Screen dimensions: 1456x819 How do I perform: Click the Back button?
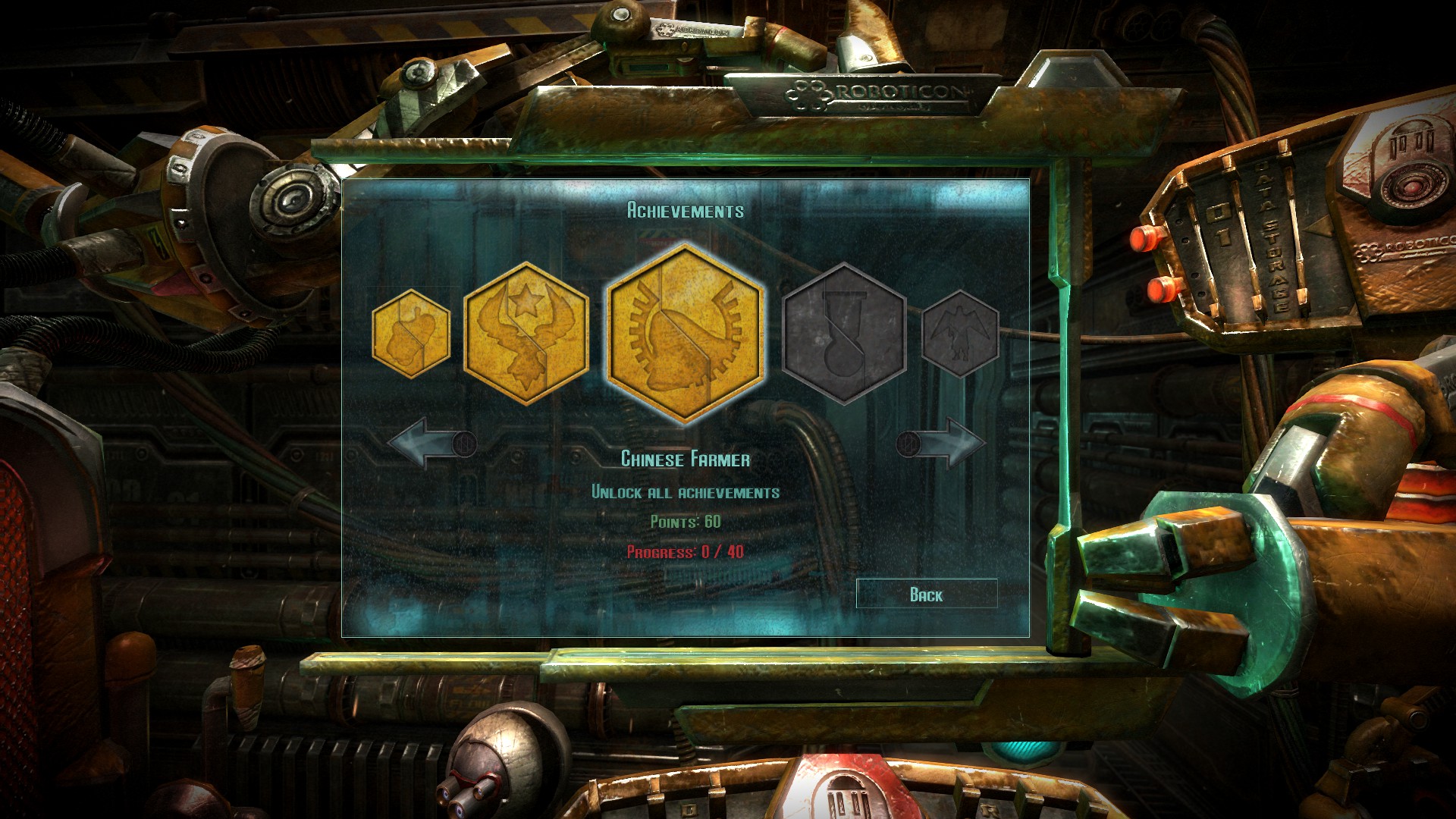pyautogui.click(x=926, y=595)
